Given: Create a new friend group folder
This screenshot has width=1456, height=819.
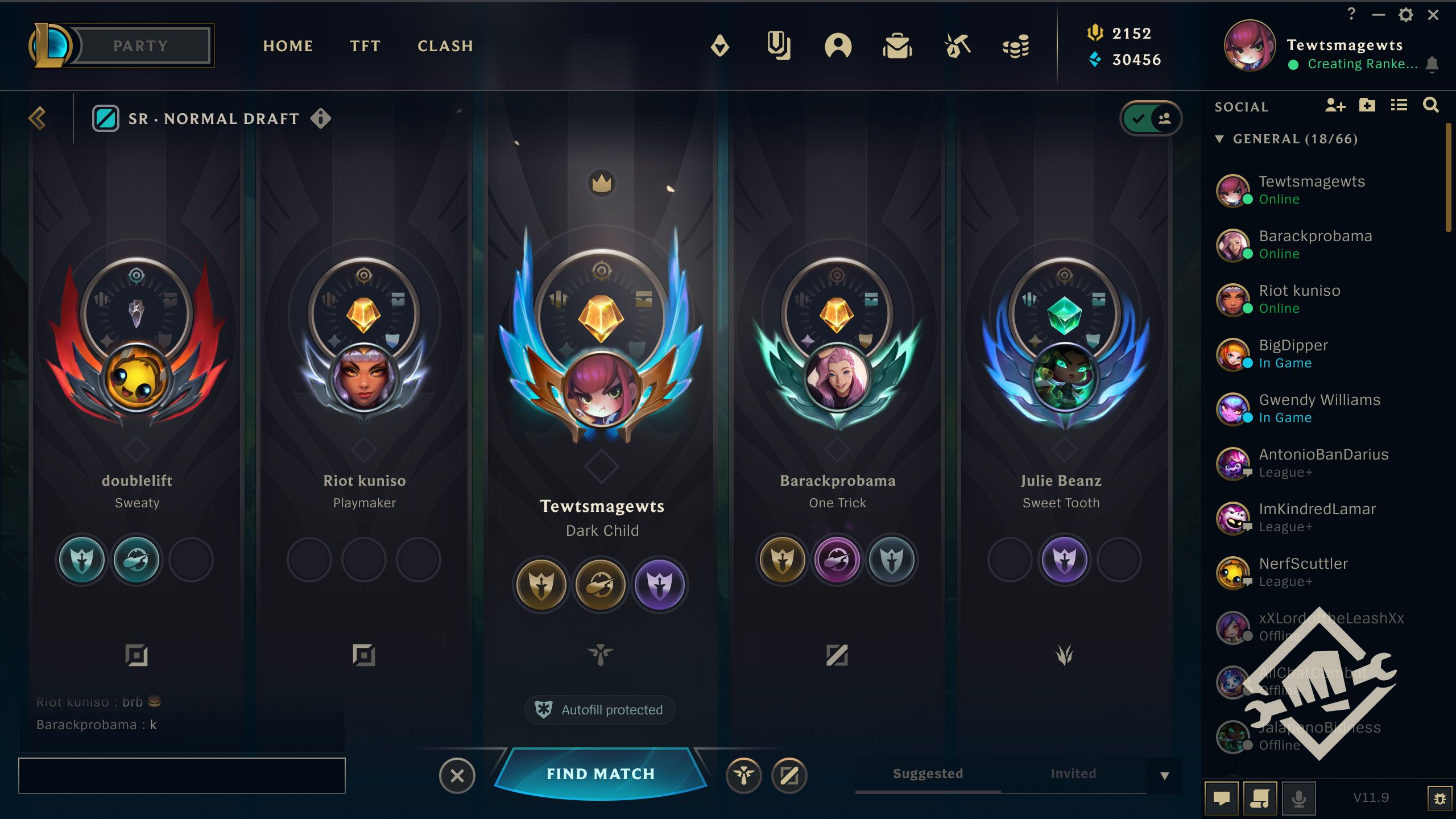Looking at the screenshot, I should click(1367, 105).
